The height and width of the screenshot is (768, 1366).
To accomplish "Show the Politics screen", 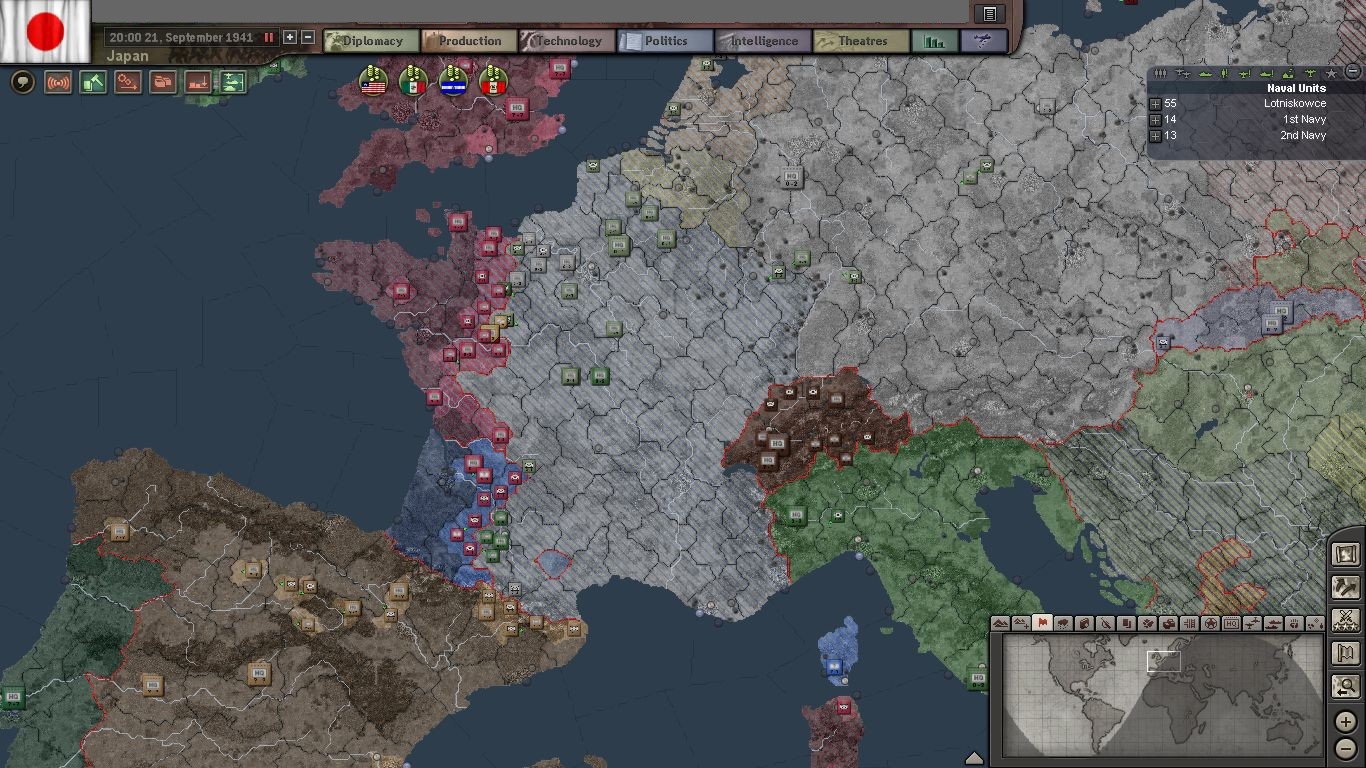I will click(665, 41).
